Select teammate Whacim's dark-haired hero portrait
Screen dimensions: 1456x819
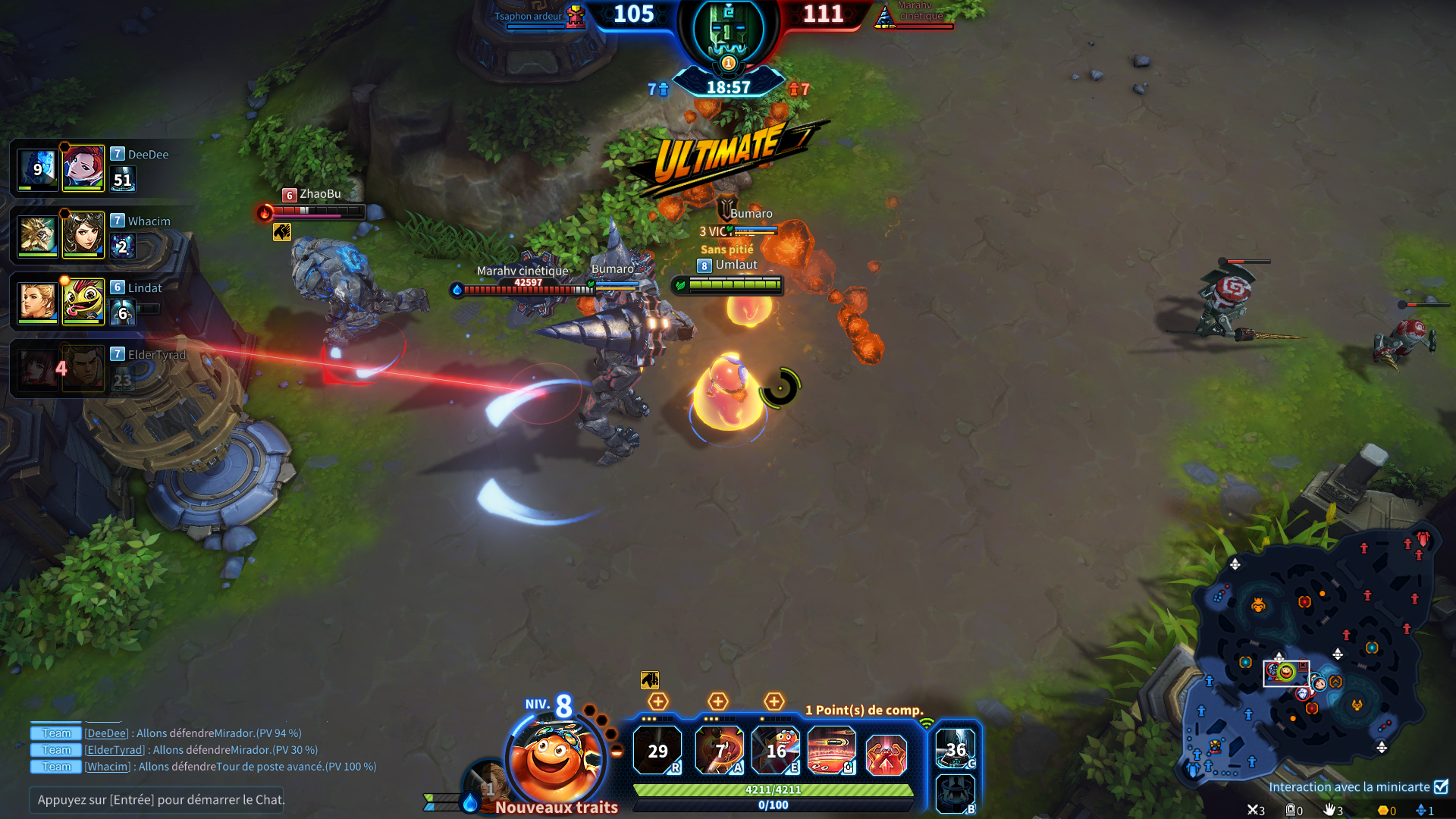(83, 235)
